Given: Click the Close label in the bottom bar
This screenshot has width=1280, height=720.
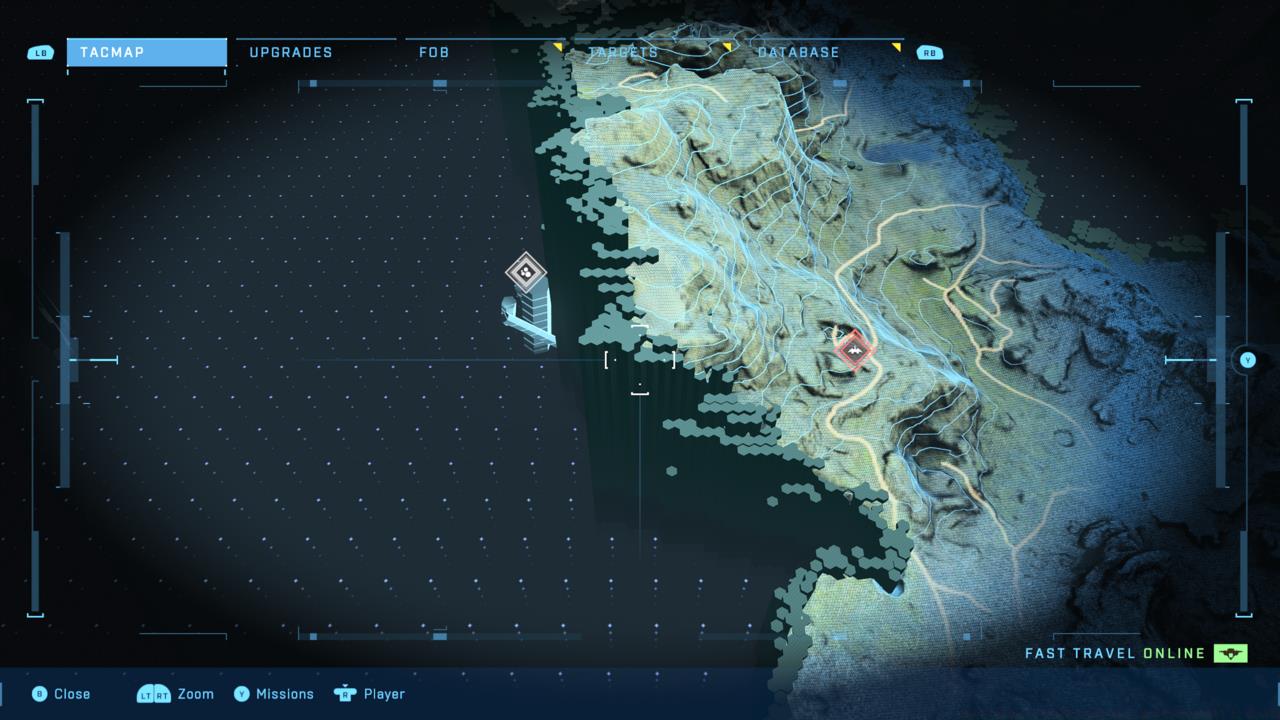Looking at the screenshot, I should pyautogui.click(x=70, y=693).
